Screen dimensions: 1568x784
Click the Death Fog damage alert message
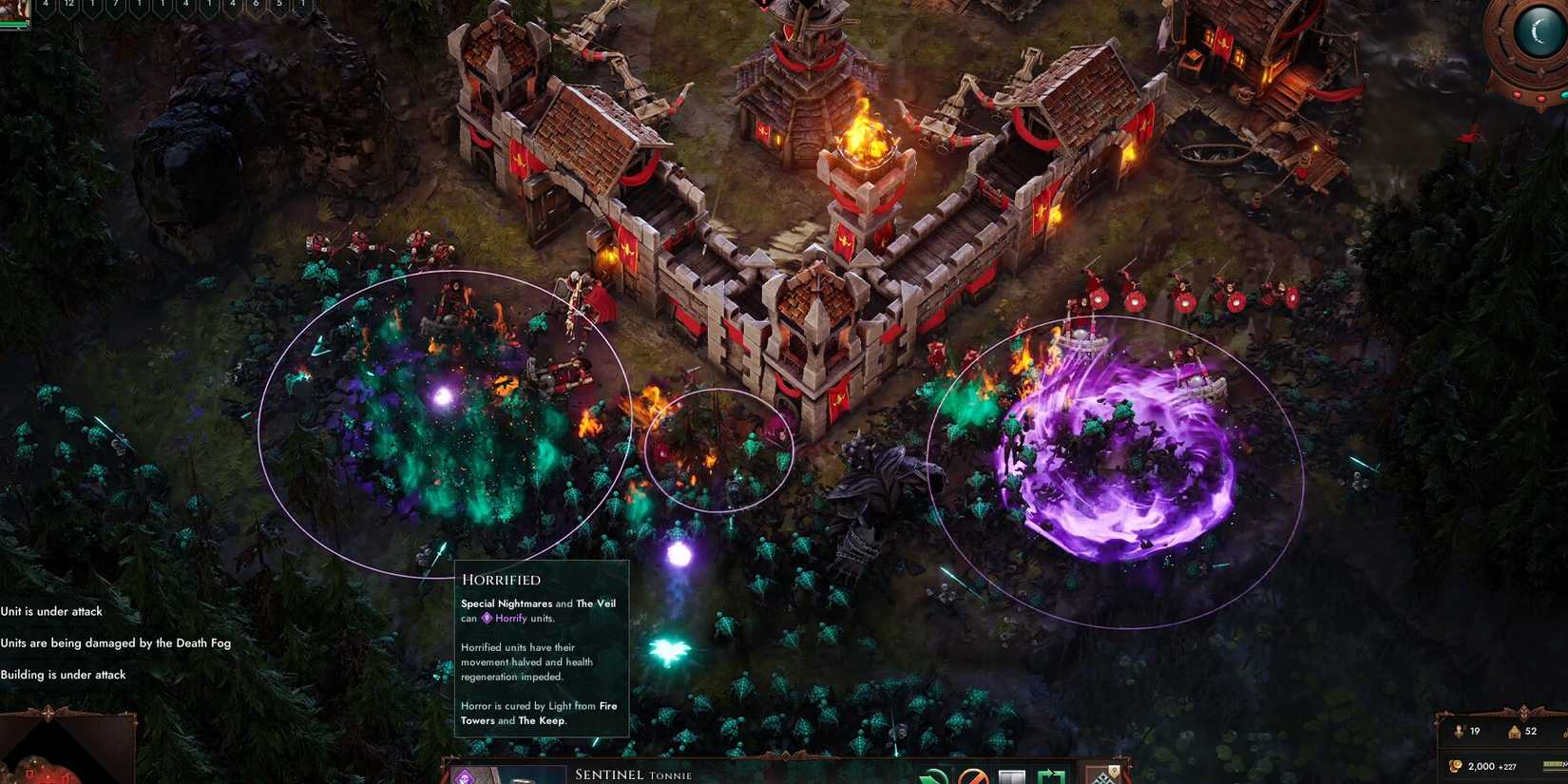116,642
